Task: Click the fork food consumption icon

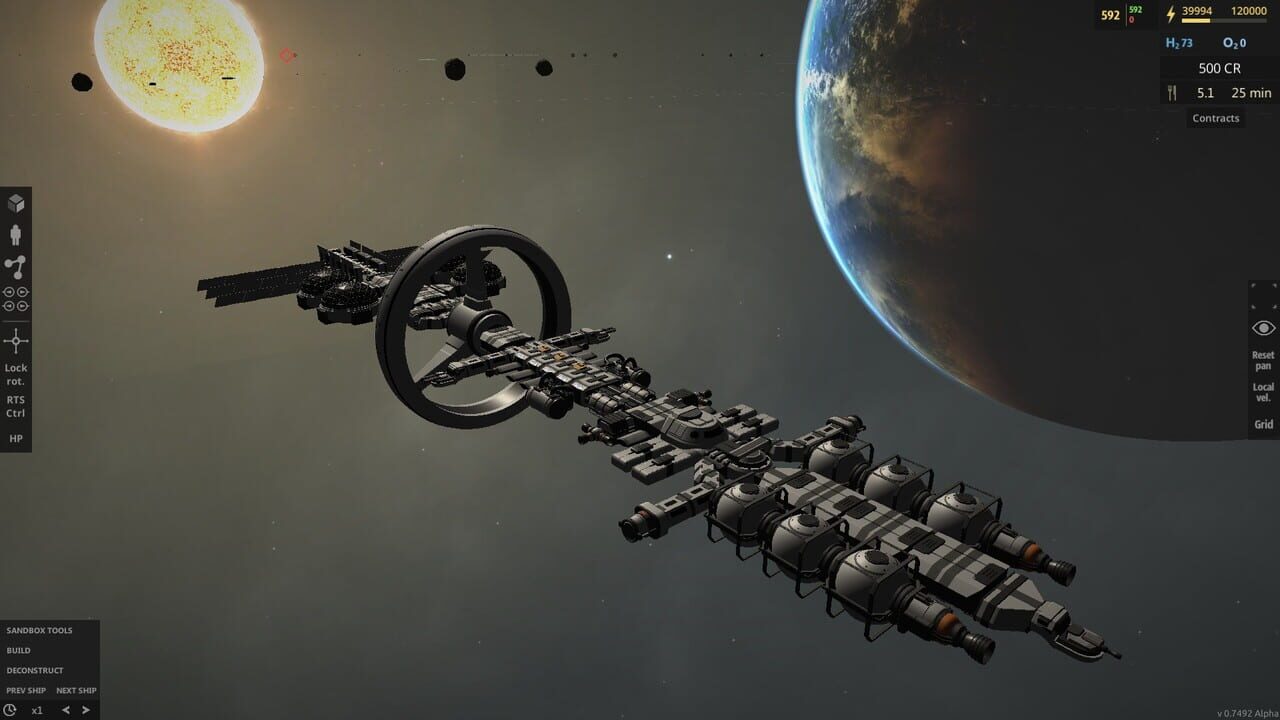Action: [x=1172, y=92]
